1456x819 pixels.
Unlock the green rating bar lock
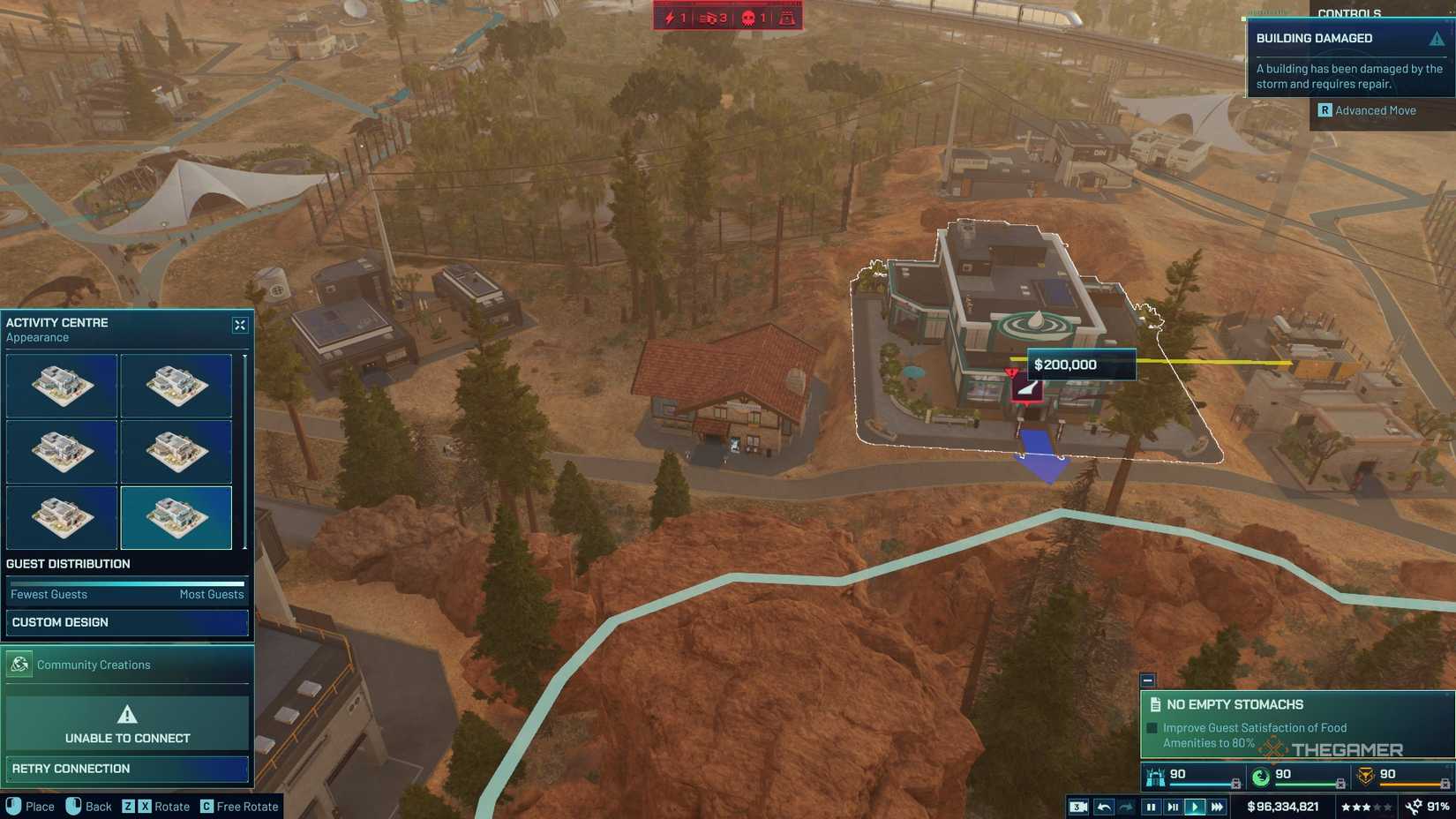(1340, 783)
